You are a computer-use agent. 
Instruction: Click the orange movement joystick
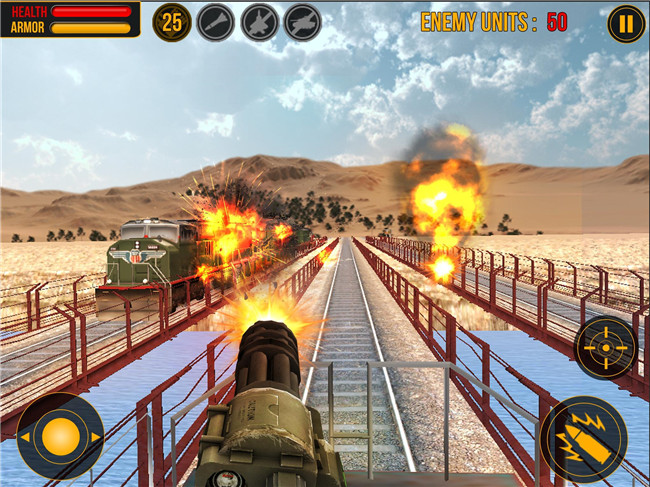(x=60, y=436)
